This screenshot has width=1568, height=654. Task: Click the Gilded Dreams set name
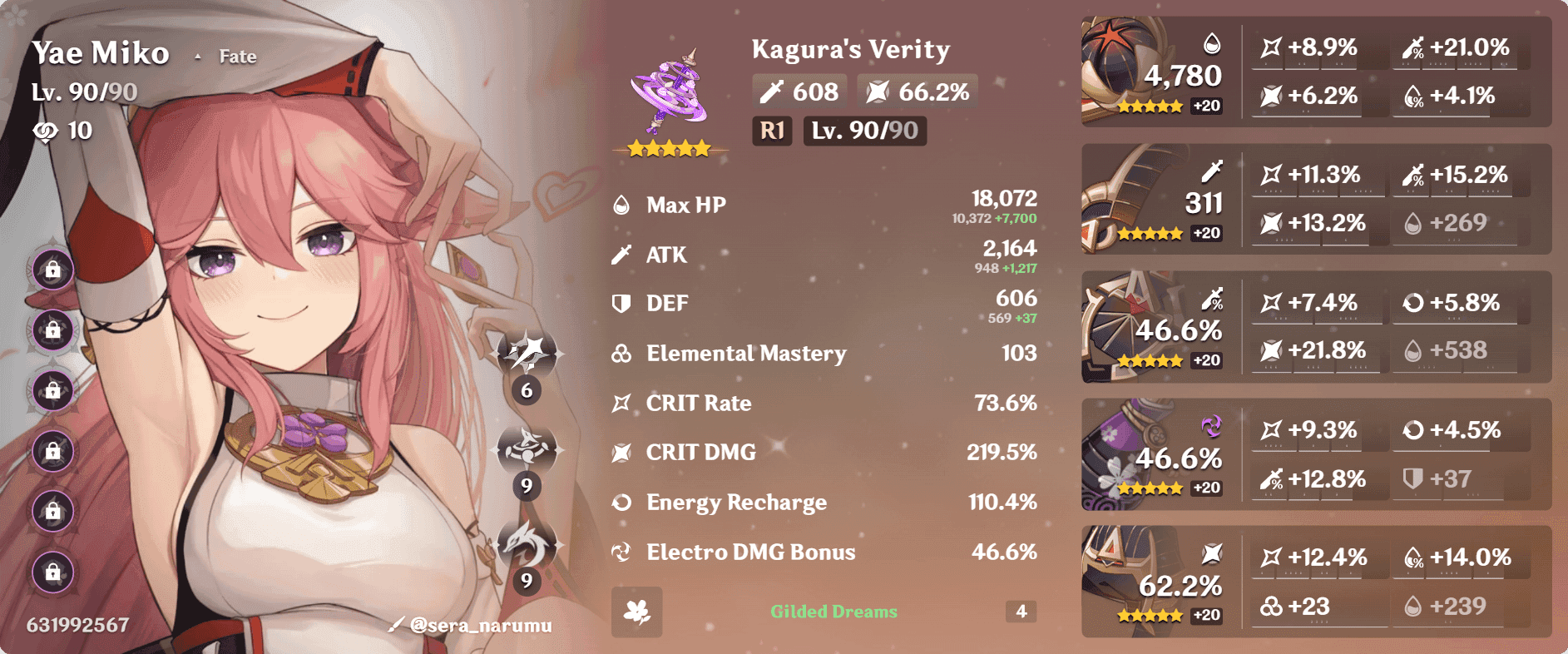(x=833, y=612)
